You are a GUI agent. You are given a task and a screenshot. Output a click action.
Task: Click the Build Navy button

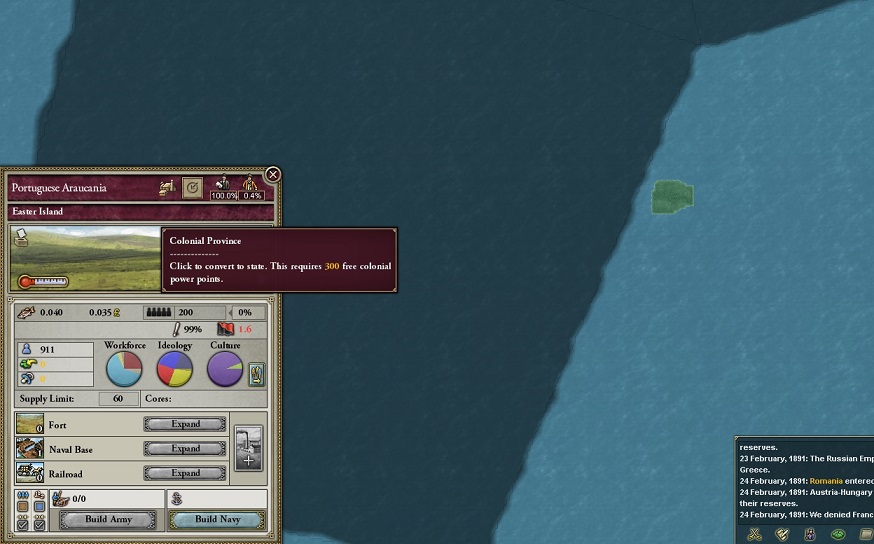pos(217,520)
